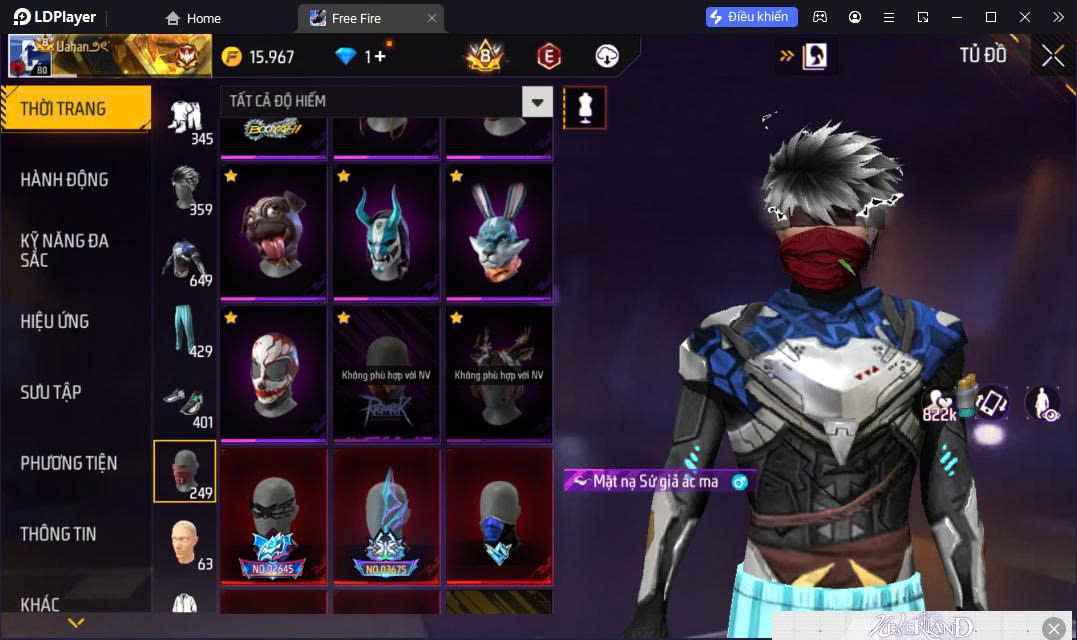Choose the mask numbered NO.02645
Screen dimensions: 1077x640
(x=273, y=515)
